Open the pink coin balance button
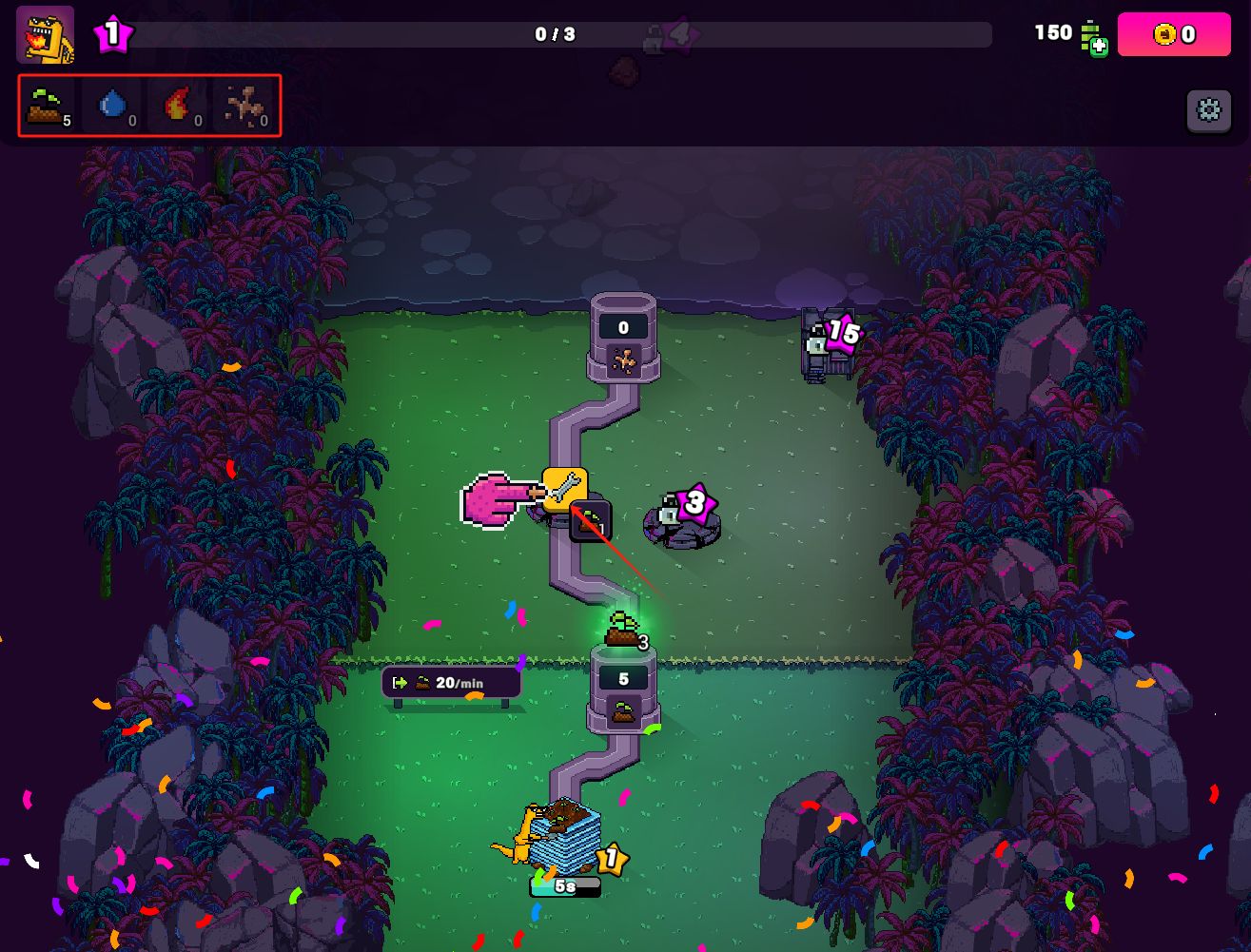The height and width of the screenshot is (952, 1251). pyautogui.click(x=1173, y=34)
